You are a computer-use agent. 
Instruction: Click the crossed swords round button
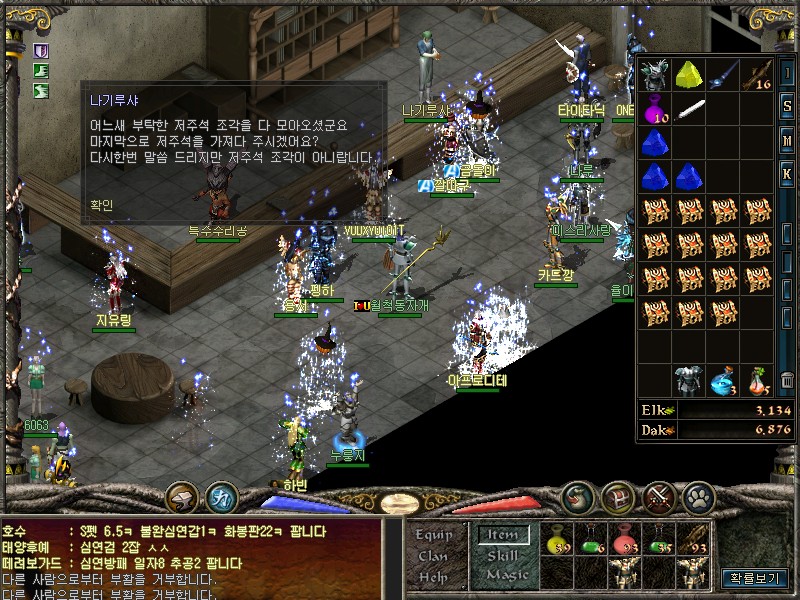pos(659,496)
